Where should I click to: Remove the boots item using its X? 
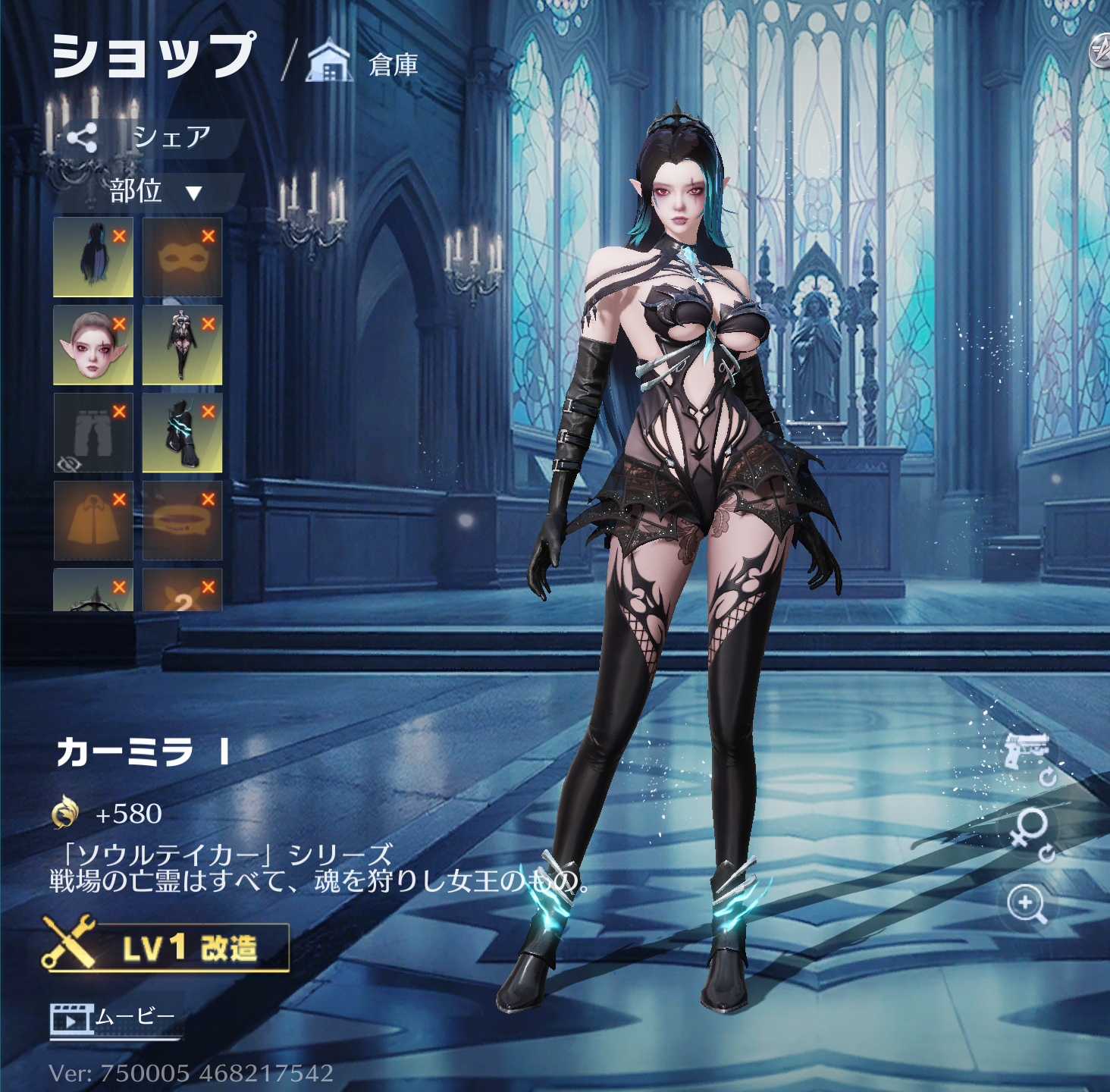pyautogui.click(x=209, y=412)
